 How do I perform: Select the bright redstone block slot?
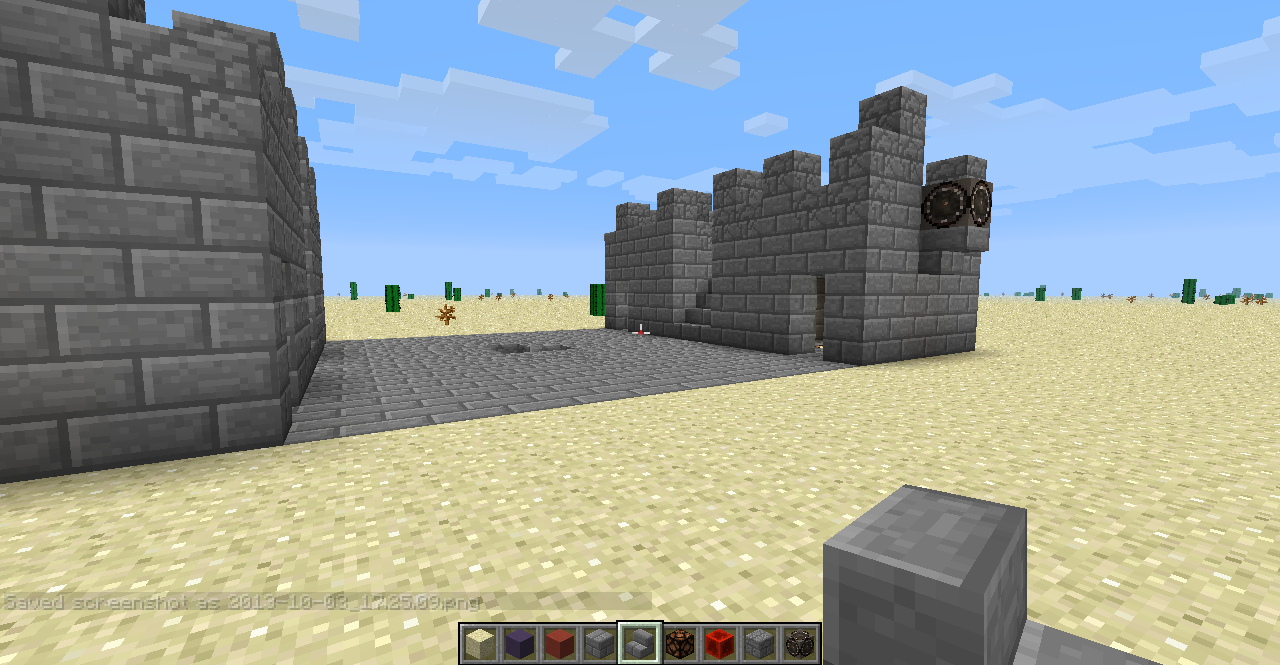point(720,643)
